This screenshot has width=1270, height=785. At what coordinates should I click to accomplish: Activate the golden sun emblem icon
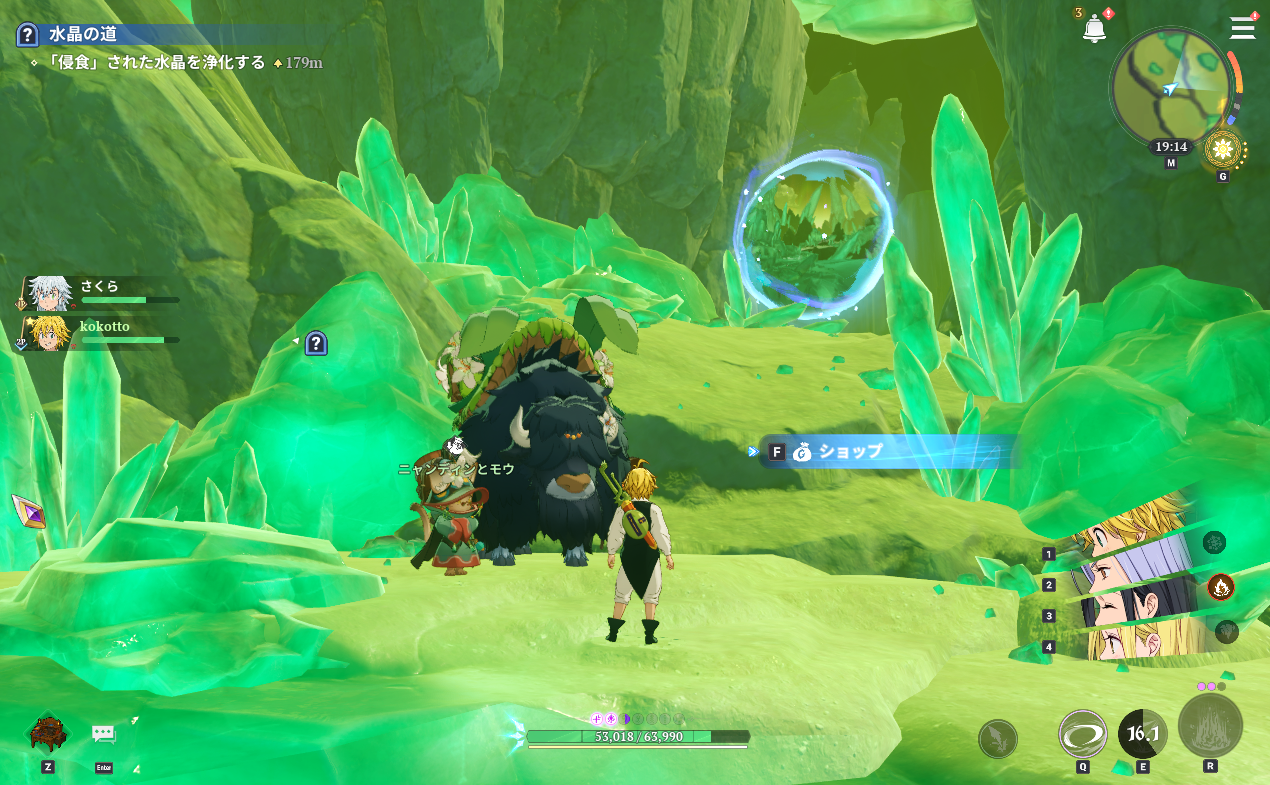coord(1221,150)
